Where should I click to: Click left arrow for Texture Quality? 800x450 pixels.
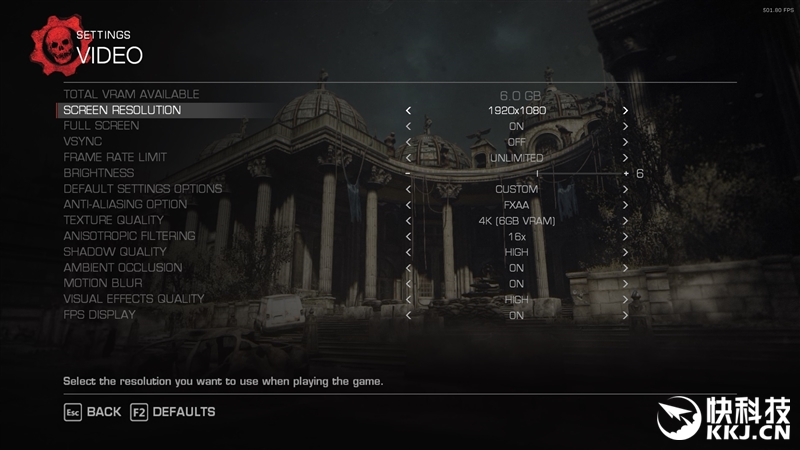point(408,221)
